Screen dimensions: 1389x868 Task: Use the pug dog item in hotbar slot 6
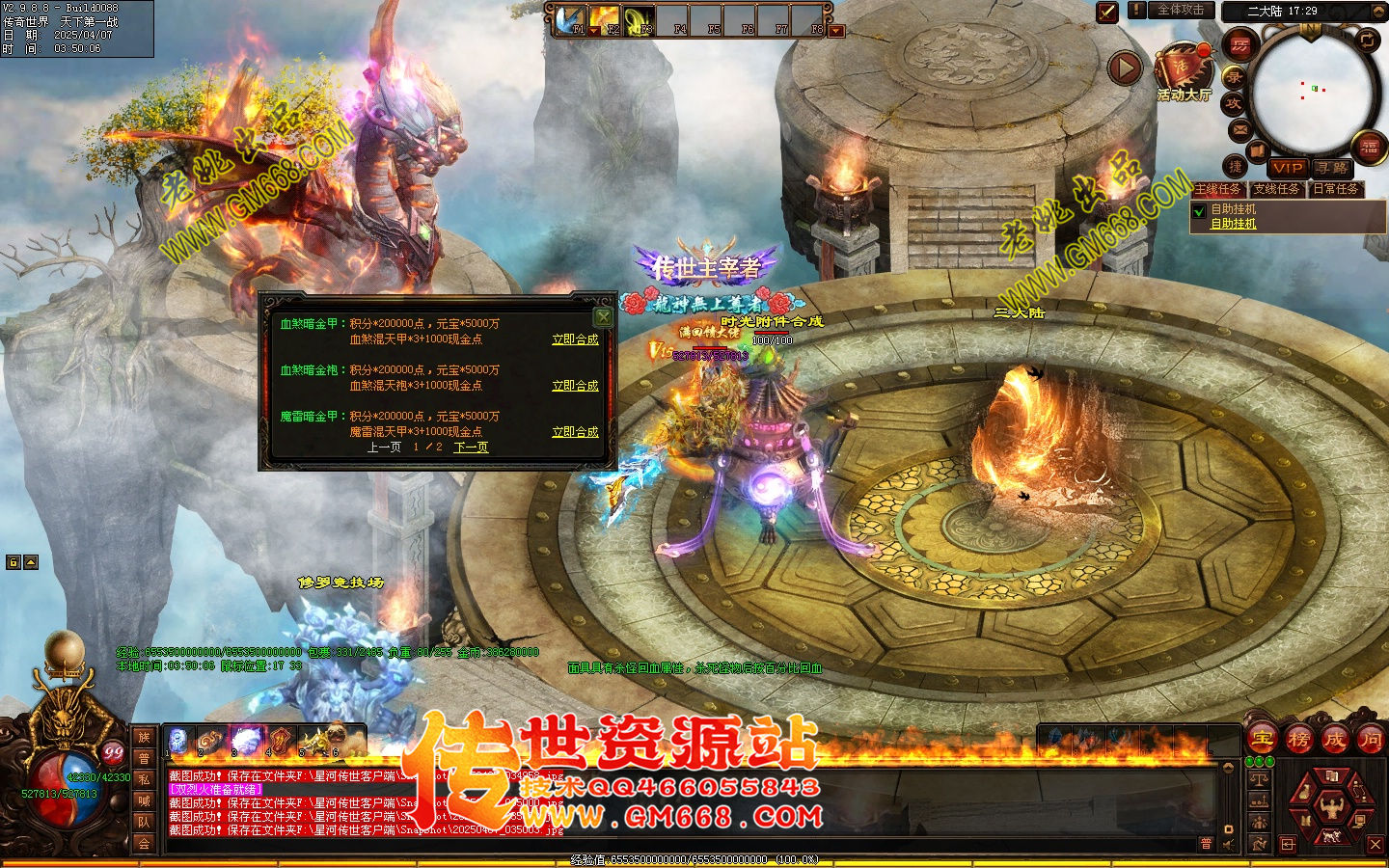coord(337,740)
